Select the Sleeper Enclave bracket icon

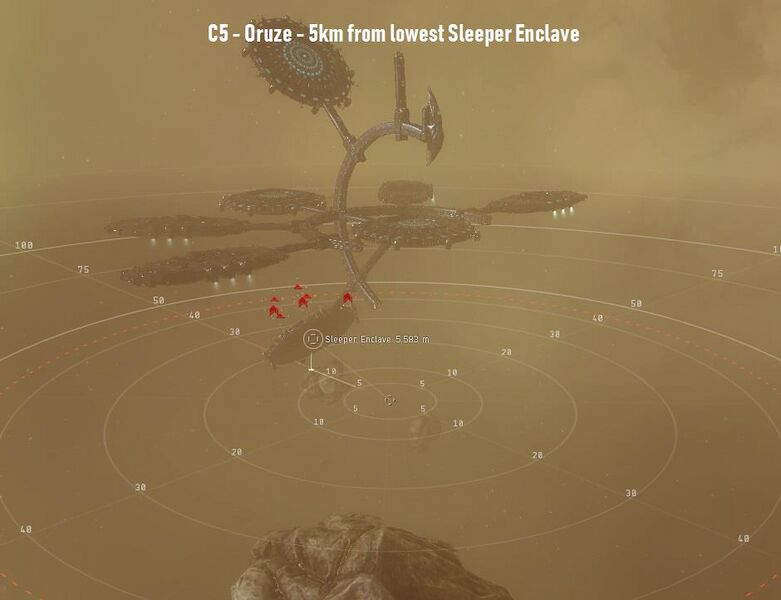(313, 340)
